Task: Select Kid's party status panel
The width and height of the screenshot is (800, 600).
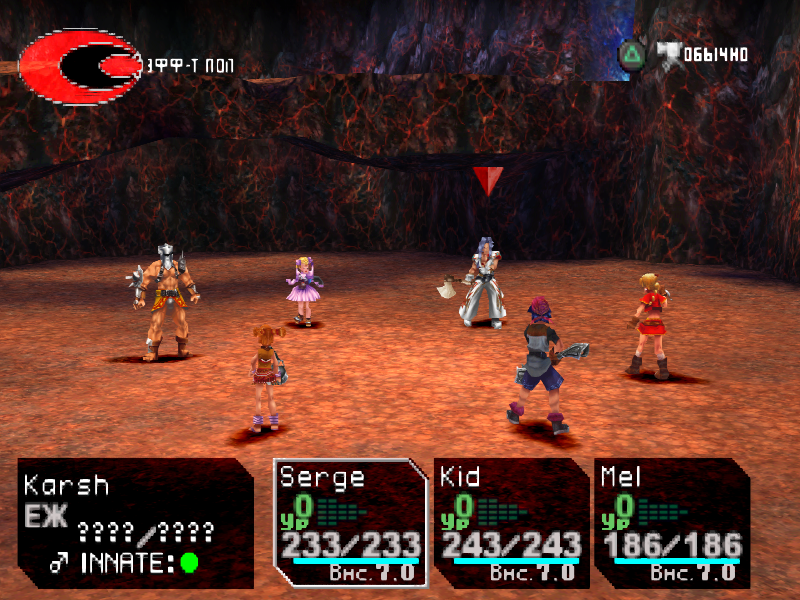Action: 510,522
